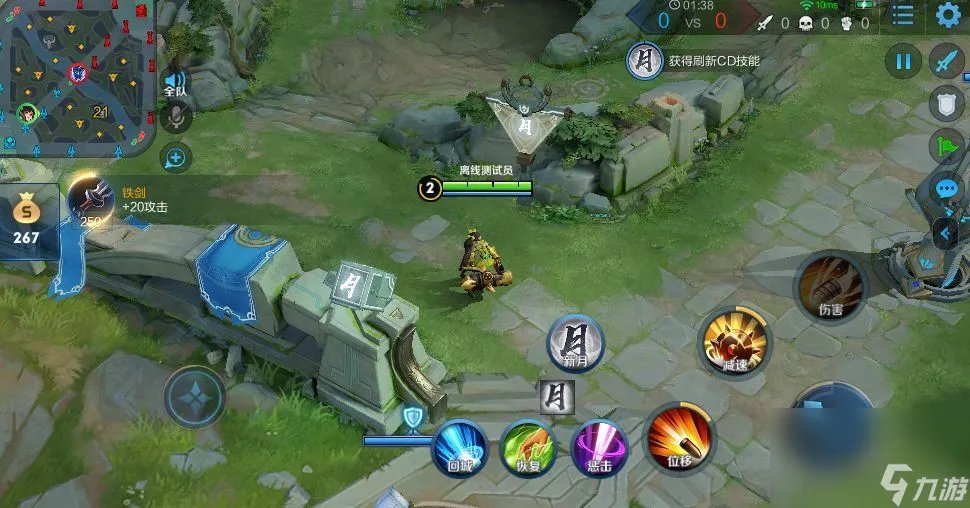The image size is (970, 508).
Task: Use the 回城 recall spell
Action: click(x=459, y=447)
